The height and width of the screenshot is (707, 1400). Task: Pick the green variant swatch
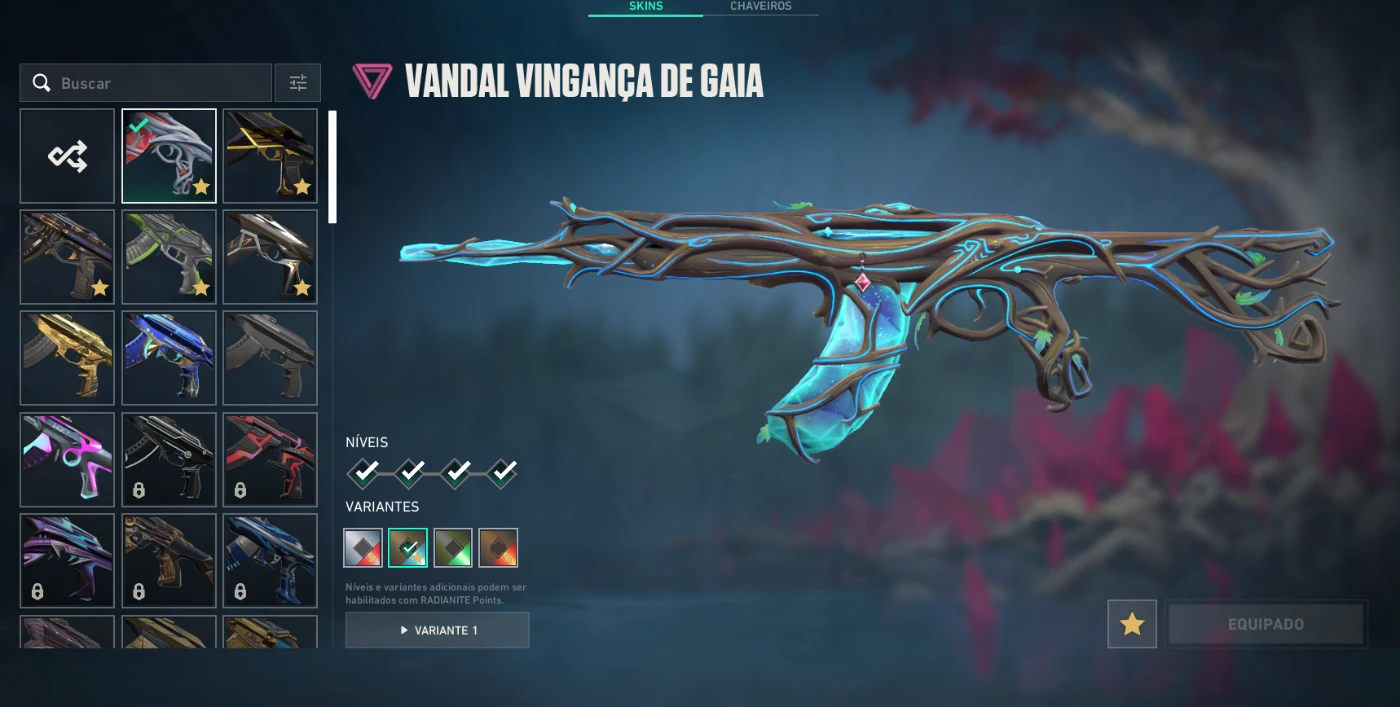[x=453, y=548]
